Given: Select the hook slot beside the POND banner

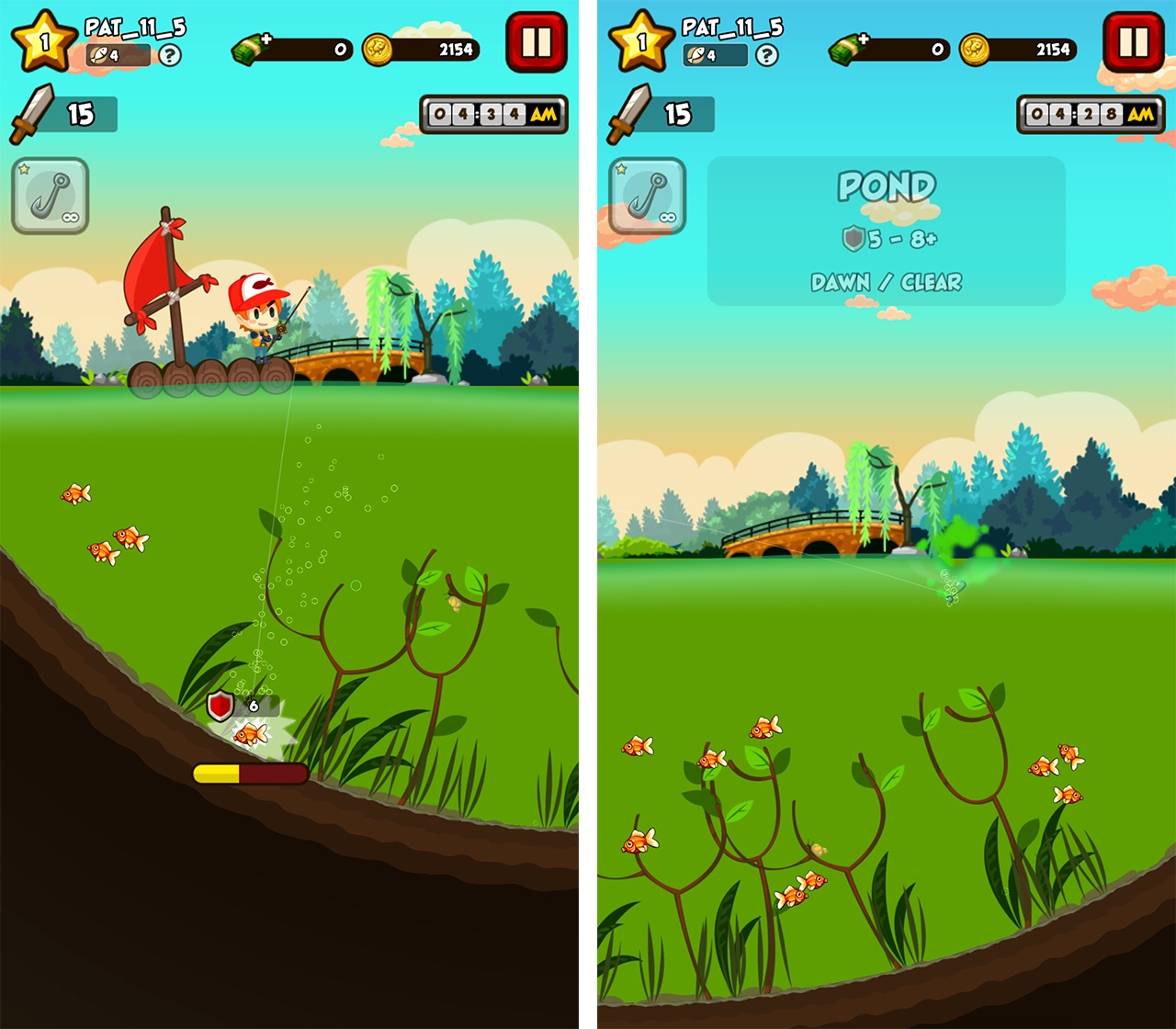Looking at the screenshot, I should pyautogui.click(x=647, y=196).
